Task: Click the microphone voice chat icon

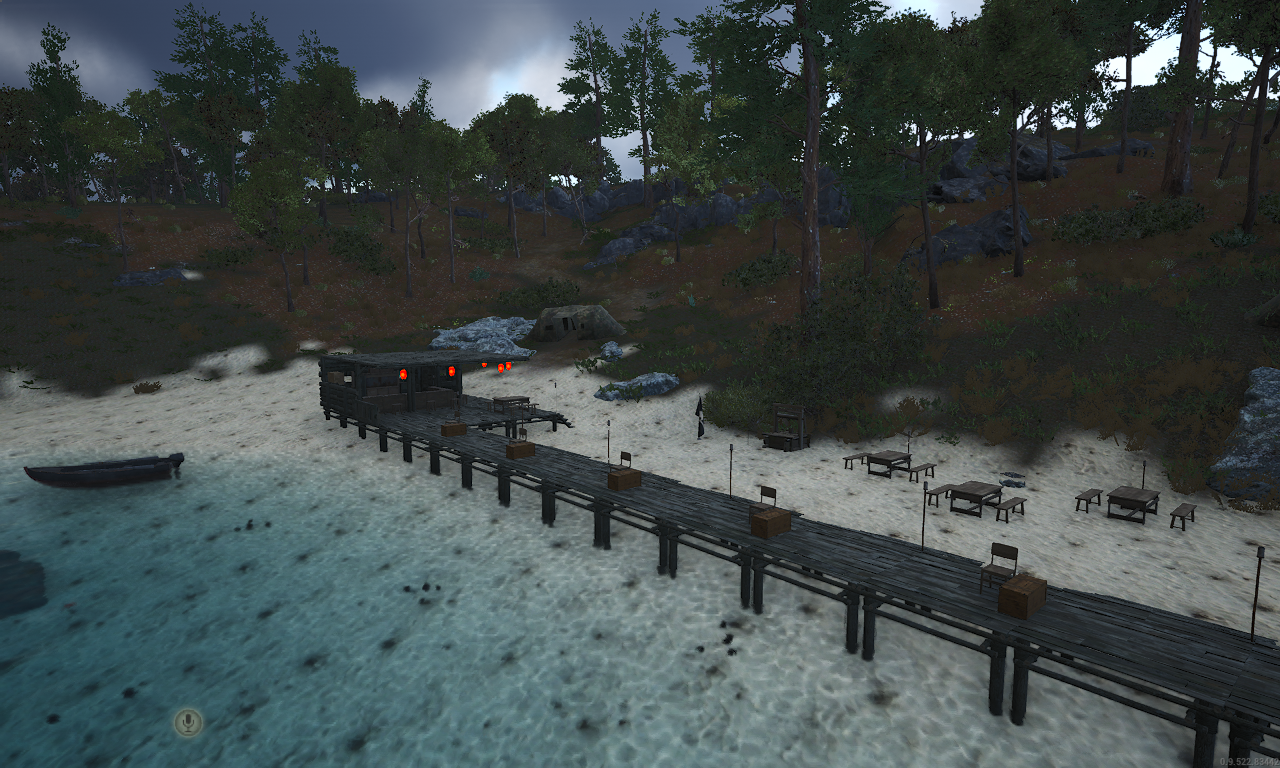Action: [x=188, y=722]
